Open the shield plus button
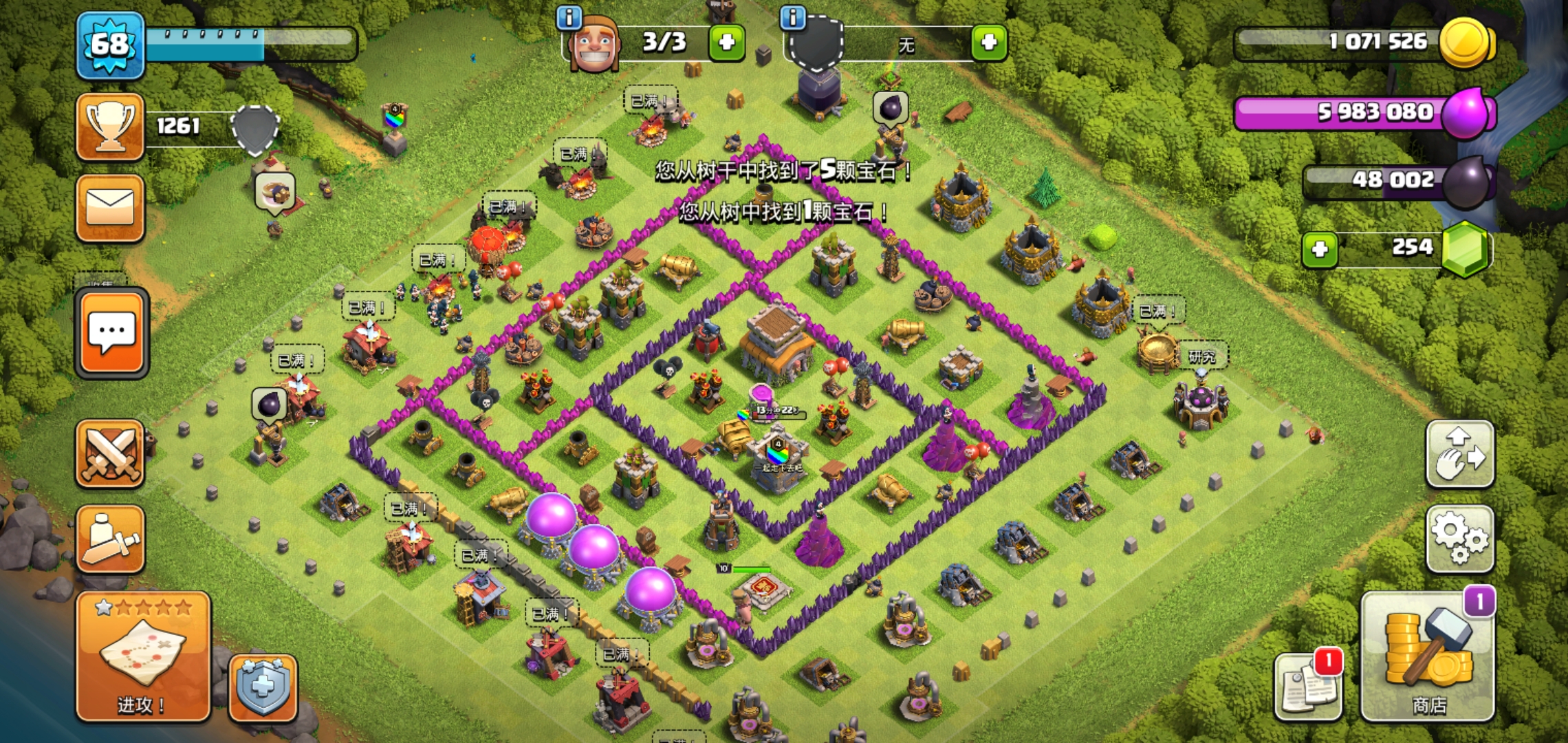The width and height of the screenshot is (1568, 743). click(x=263, y=687)
